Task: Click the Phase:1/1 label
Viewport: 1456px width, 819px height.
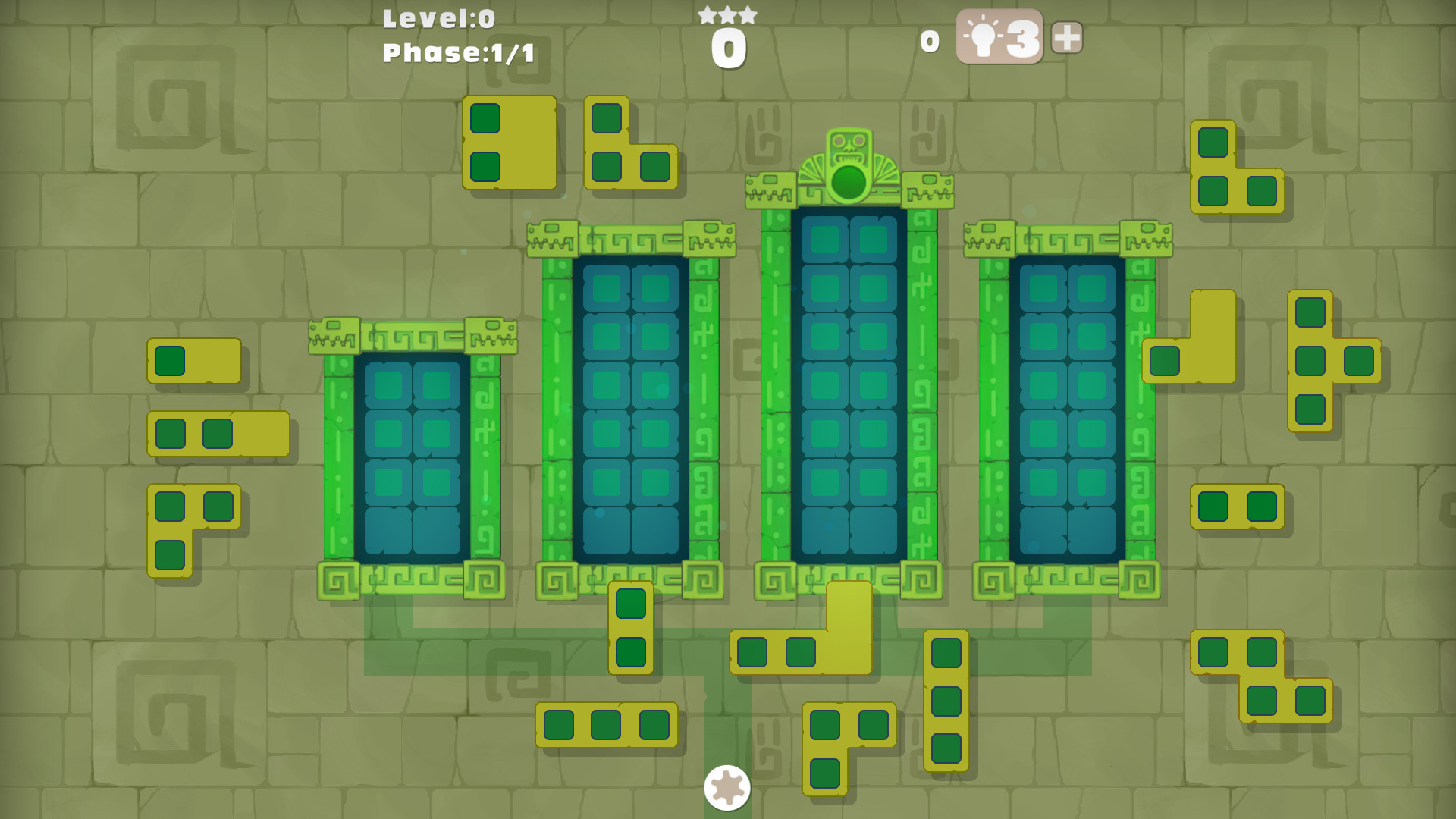Action: (x=455, y=53)
